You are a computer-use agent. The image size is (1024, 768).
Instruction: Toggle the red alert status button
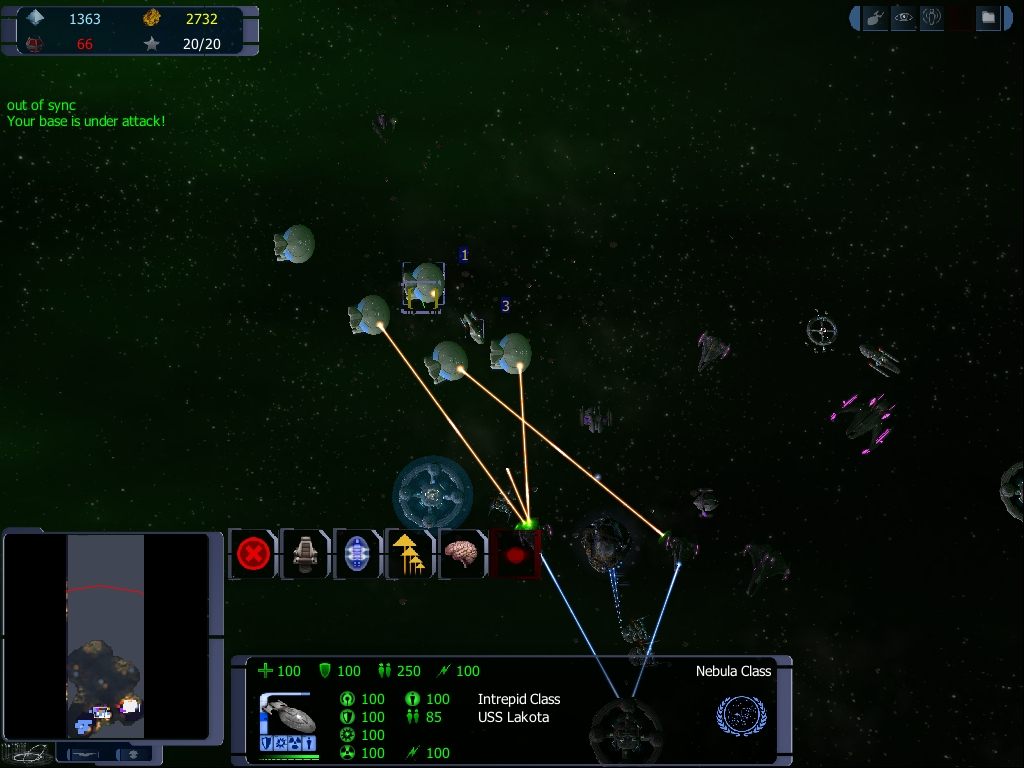[x=515, y=553]
